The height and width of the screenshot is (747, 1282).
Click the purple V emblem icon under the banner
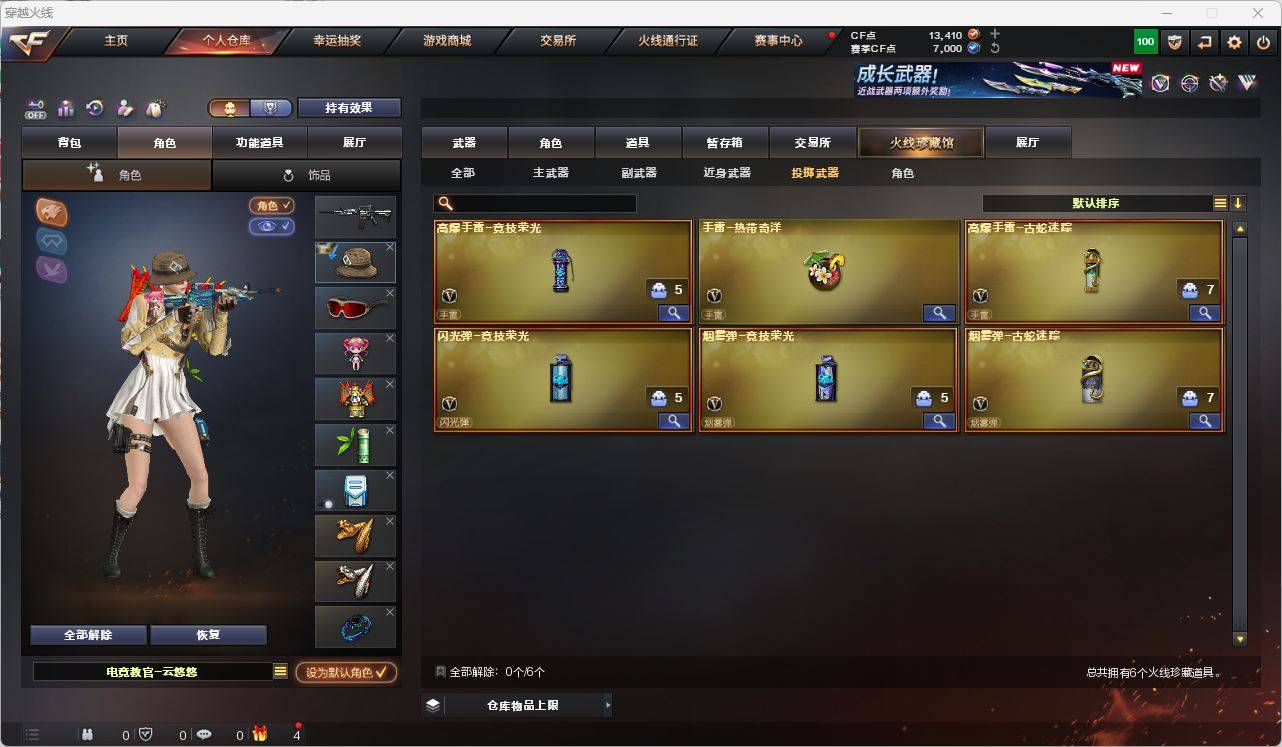click(1160, 84)
